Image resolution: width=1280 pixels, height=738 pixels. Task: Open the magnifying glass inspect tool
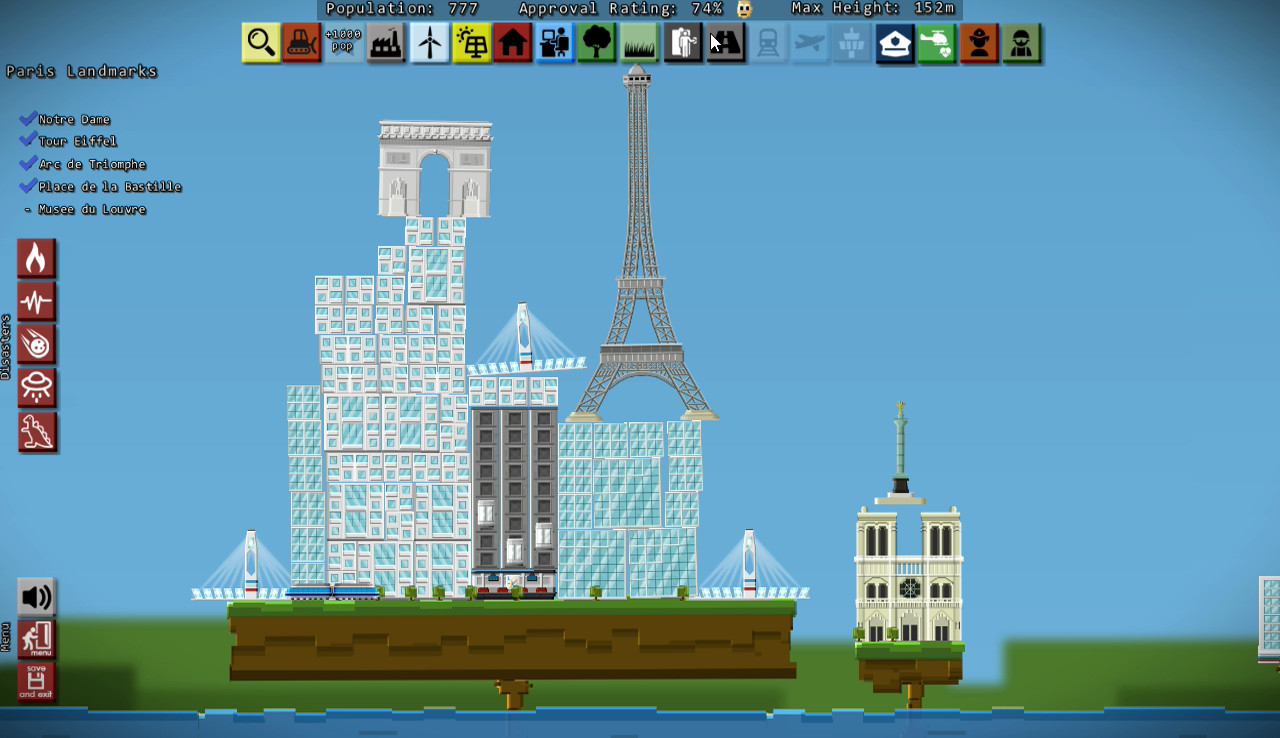pyautogui.click(x=260, y=42)
